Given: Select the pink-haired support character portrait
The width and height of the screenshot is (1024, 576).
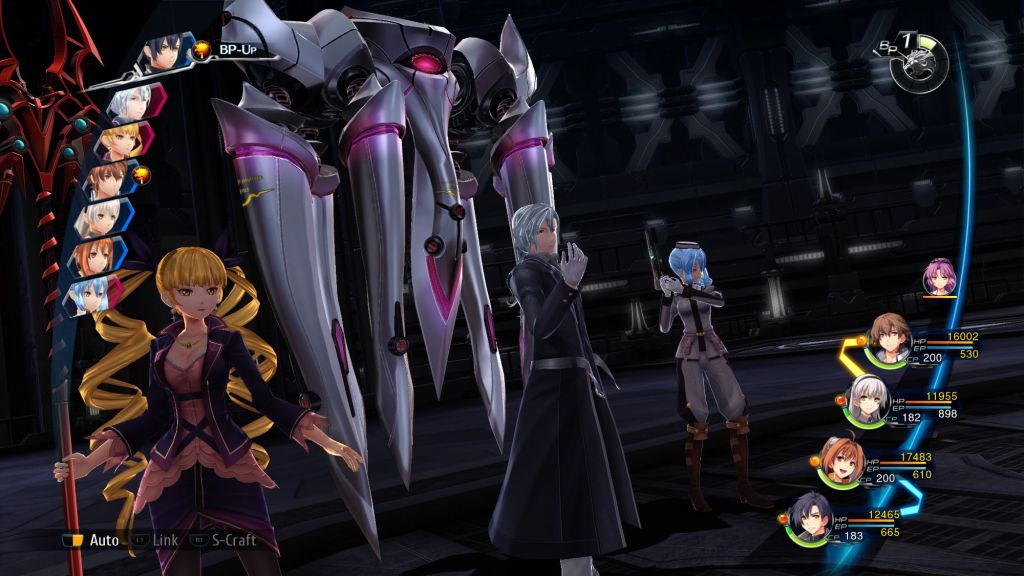Looking at the screenshot, I should pos(938,276).
